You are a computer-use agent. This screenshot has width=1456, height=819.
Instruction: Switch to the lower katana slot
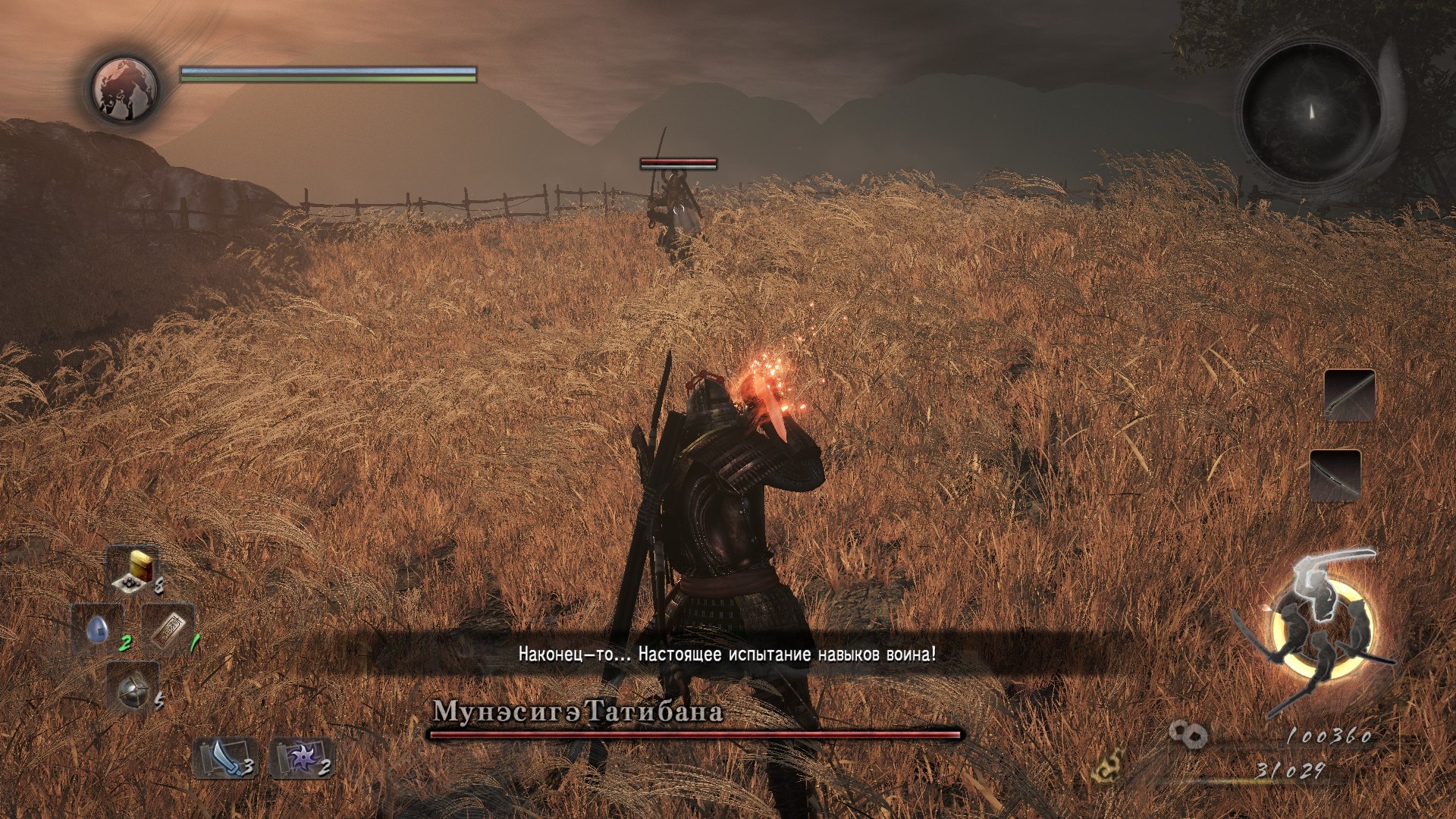pos(1335,475)
